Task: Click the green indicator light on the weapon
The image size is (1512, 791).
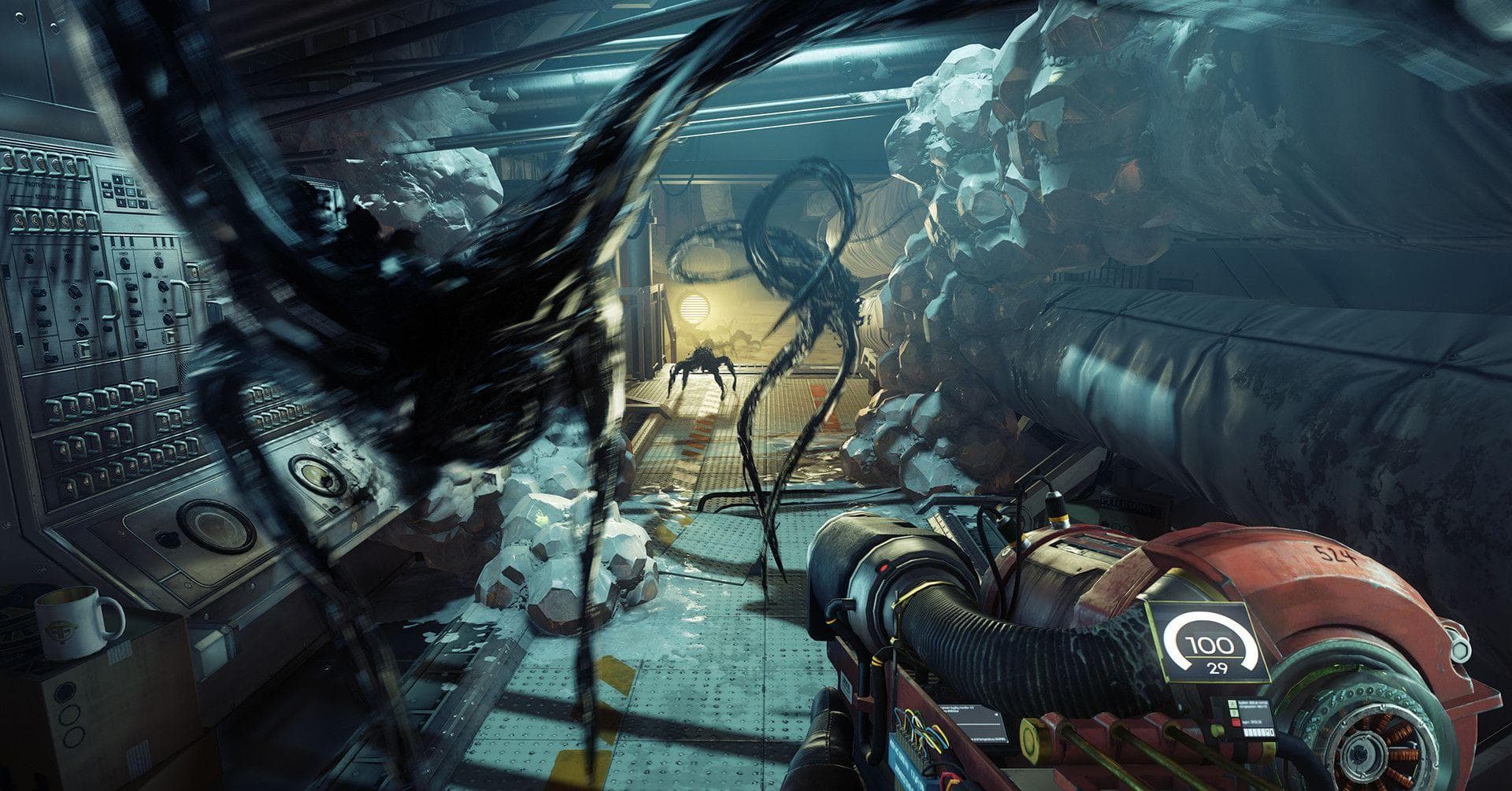Action: (x=1232, y=707)
